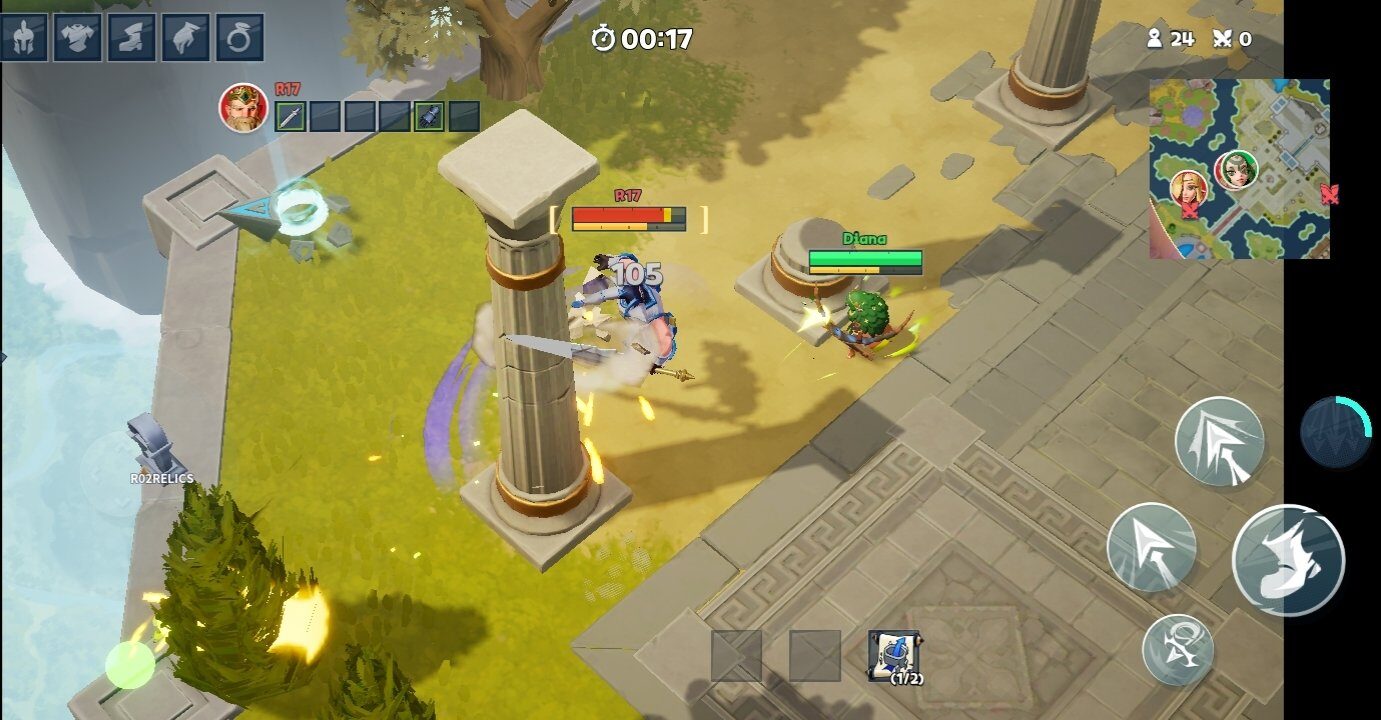Select the gloves equipment slot
This screenshot has height=720, width=1381.
tap(186, 37)
